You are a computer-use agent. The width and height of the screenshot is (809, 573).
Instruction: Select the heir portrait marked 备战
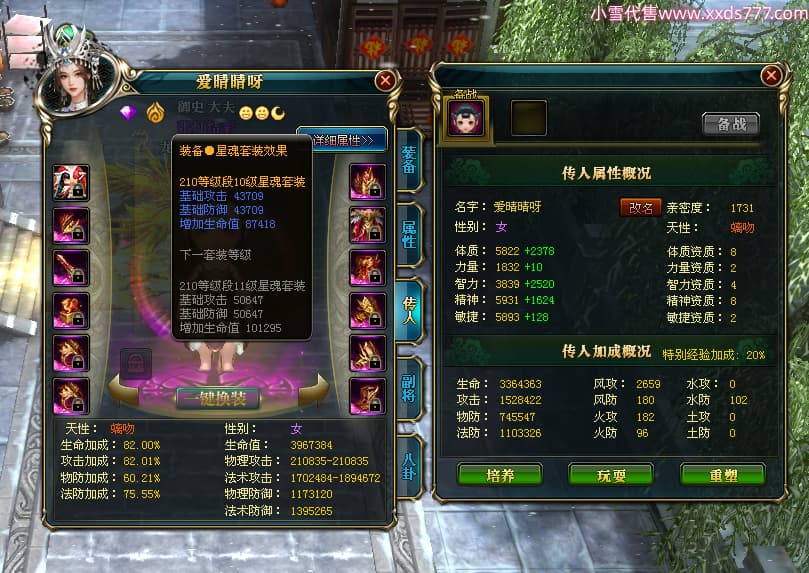click(x=467, y=117)
